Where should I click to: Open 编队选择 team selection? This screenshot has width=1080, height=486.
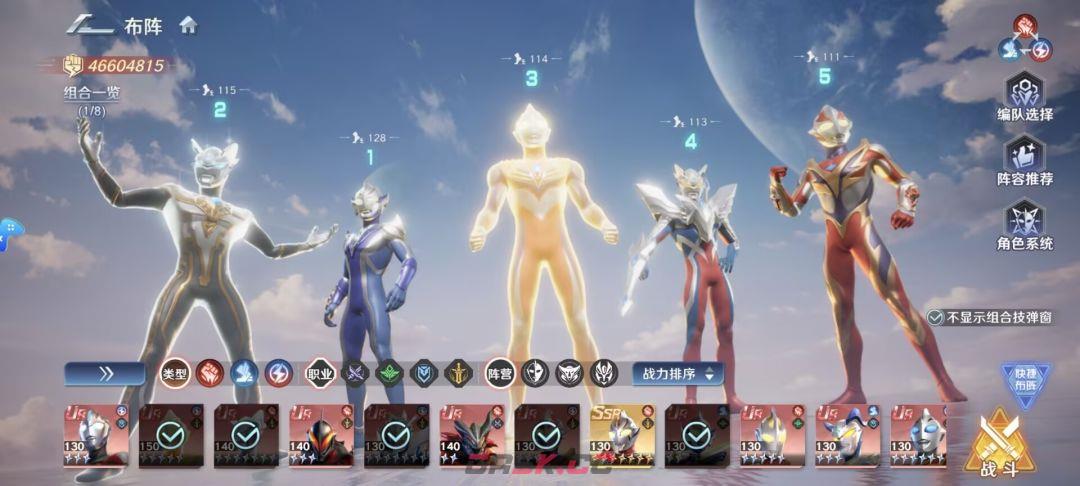click(1025, 95)
